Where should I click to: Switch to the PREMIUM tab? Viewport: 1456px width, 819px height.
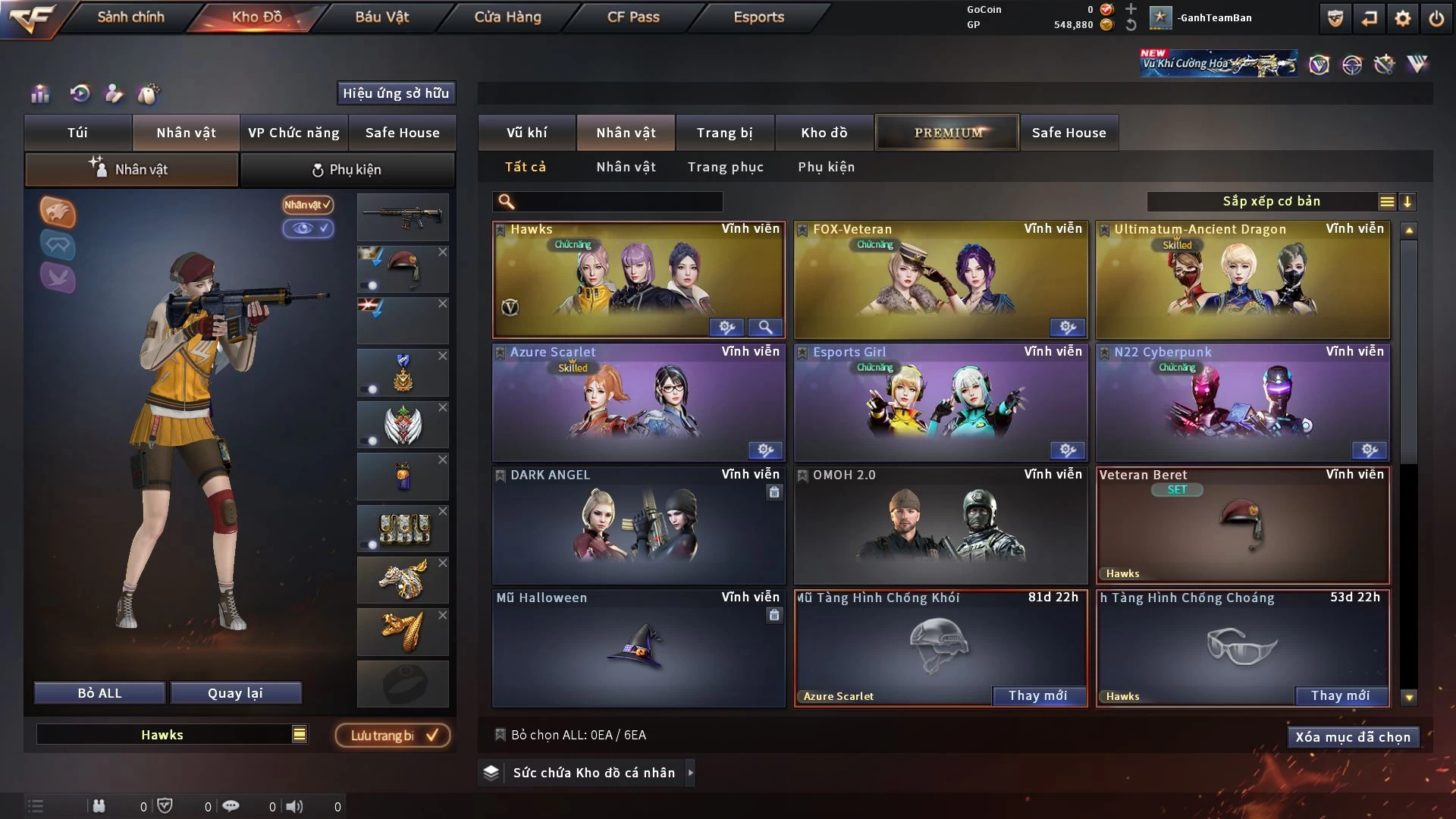[947, 133]
